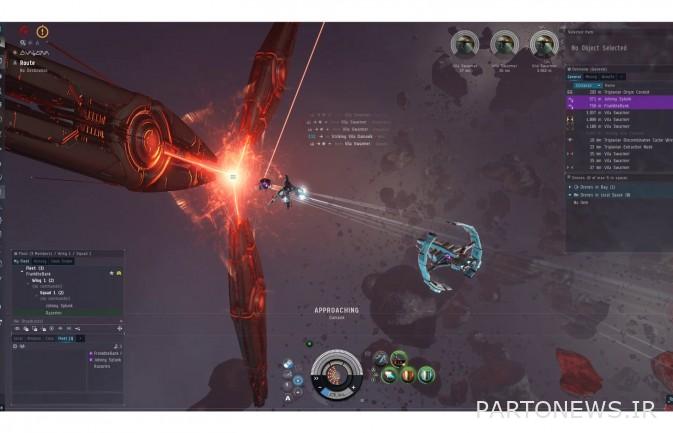The width and height of the screenshot is (673, 433).
Task: Switch to the General overview tab
Action: (x=574, y=75)
